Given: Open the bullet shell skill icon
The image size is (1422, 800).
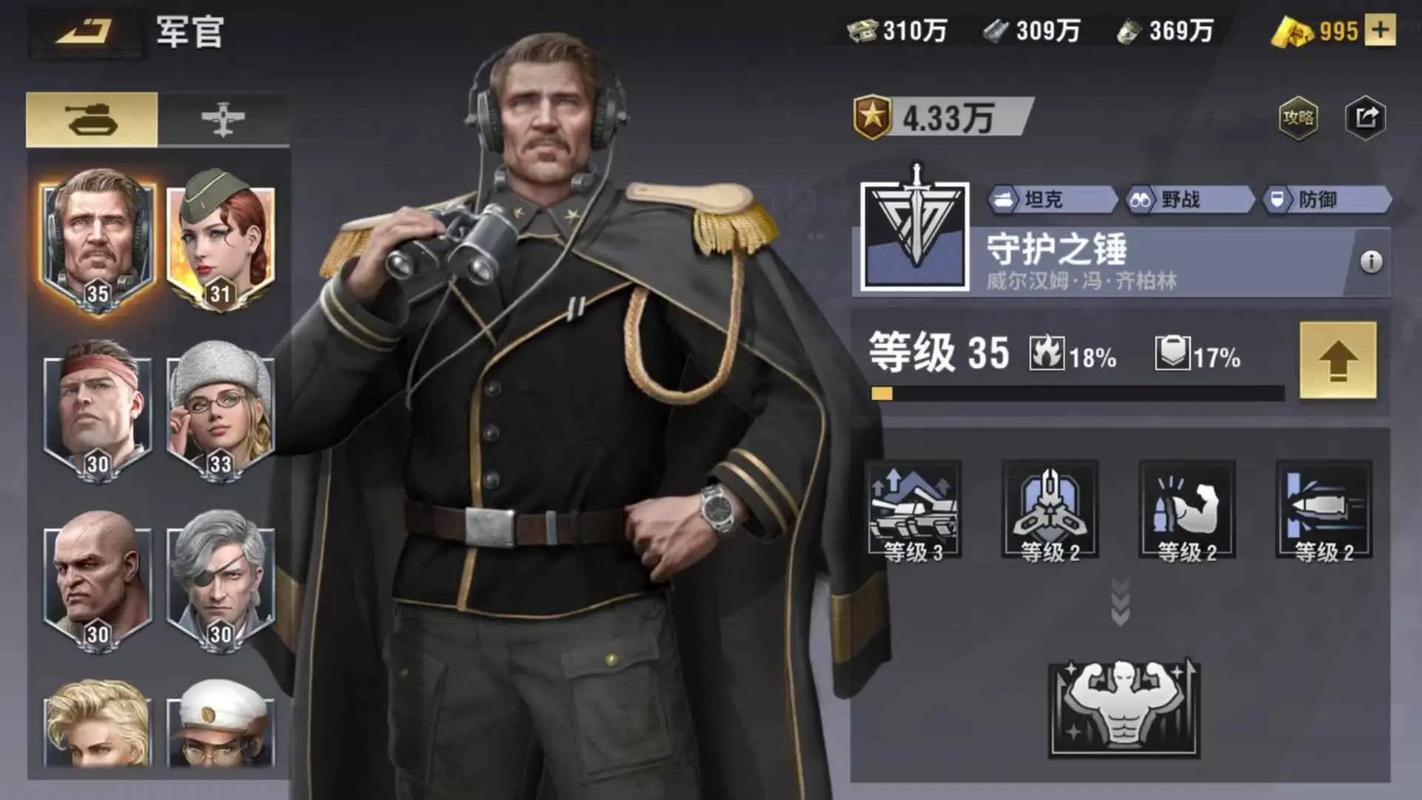Looking at the screenshot, I should pyautogui.click(x=1324, y=510).
